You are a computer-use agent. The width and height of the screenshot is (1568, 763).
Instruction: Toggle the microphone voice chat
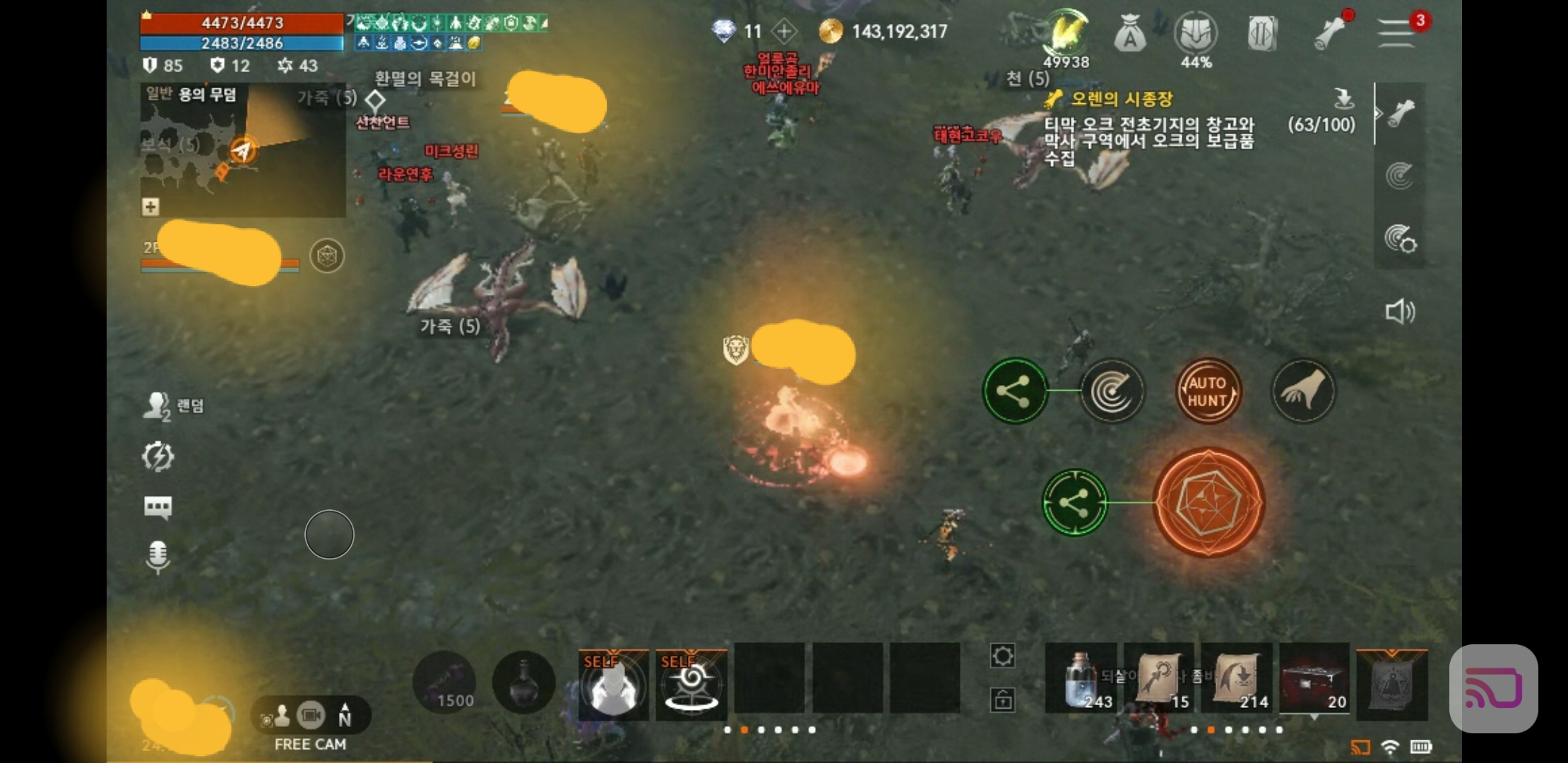[x=158, y=557]
